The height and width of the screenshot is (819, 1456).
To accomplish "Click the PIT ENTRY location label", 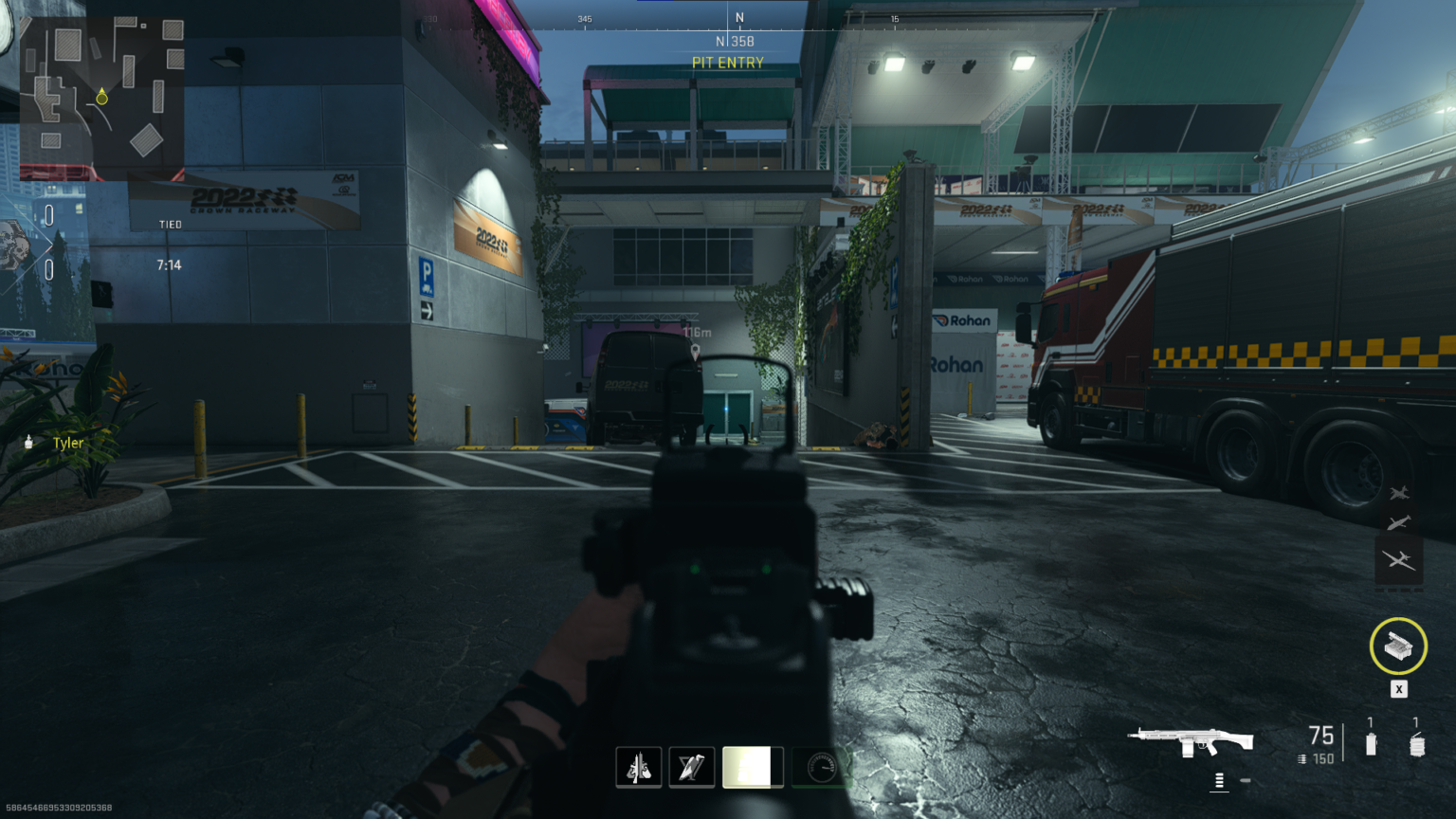I will (728, 63).
